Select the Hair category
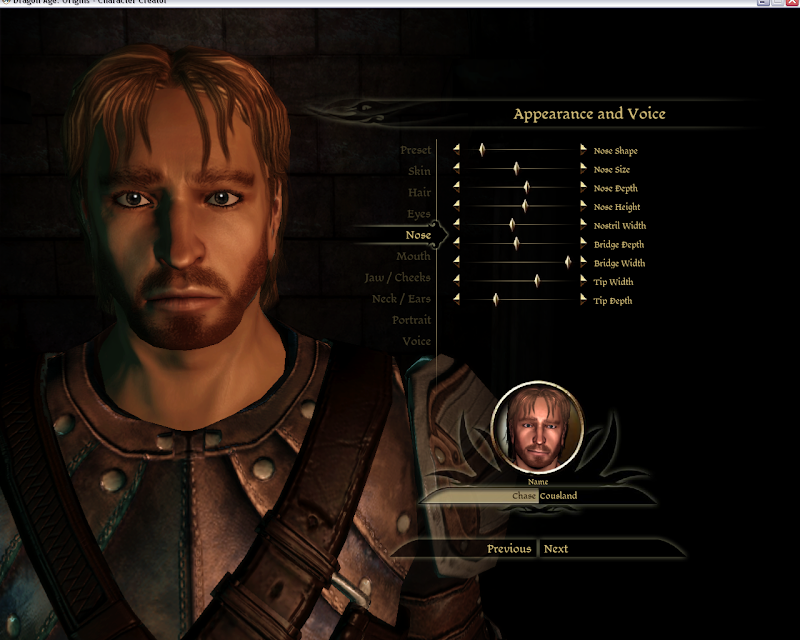This screenshot has height=640, width=800. [419, 192]
